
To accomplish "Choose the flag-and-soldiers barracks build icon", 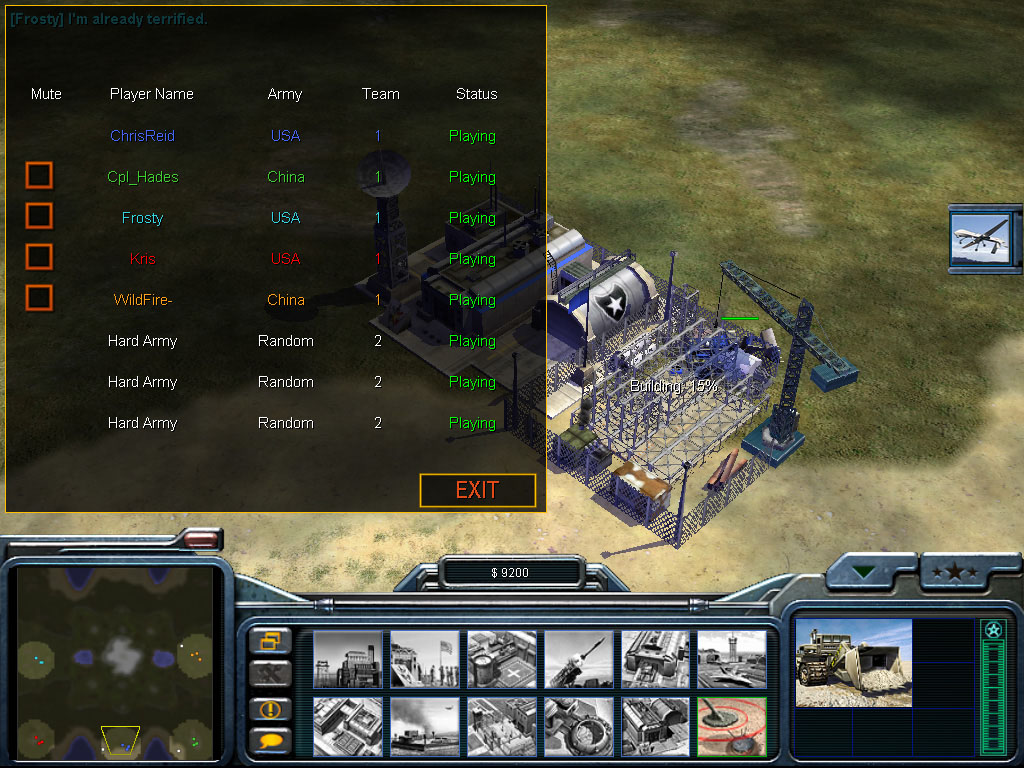I will [x=424, y=659].
